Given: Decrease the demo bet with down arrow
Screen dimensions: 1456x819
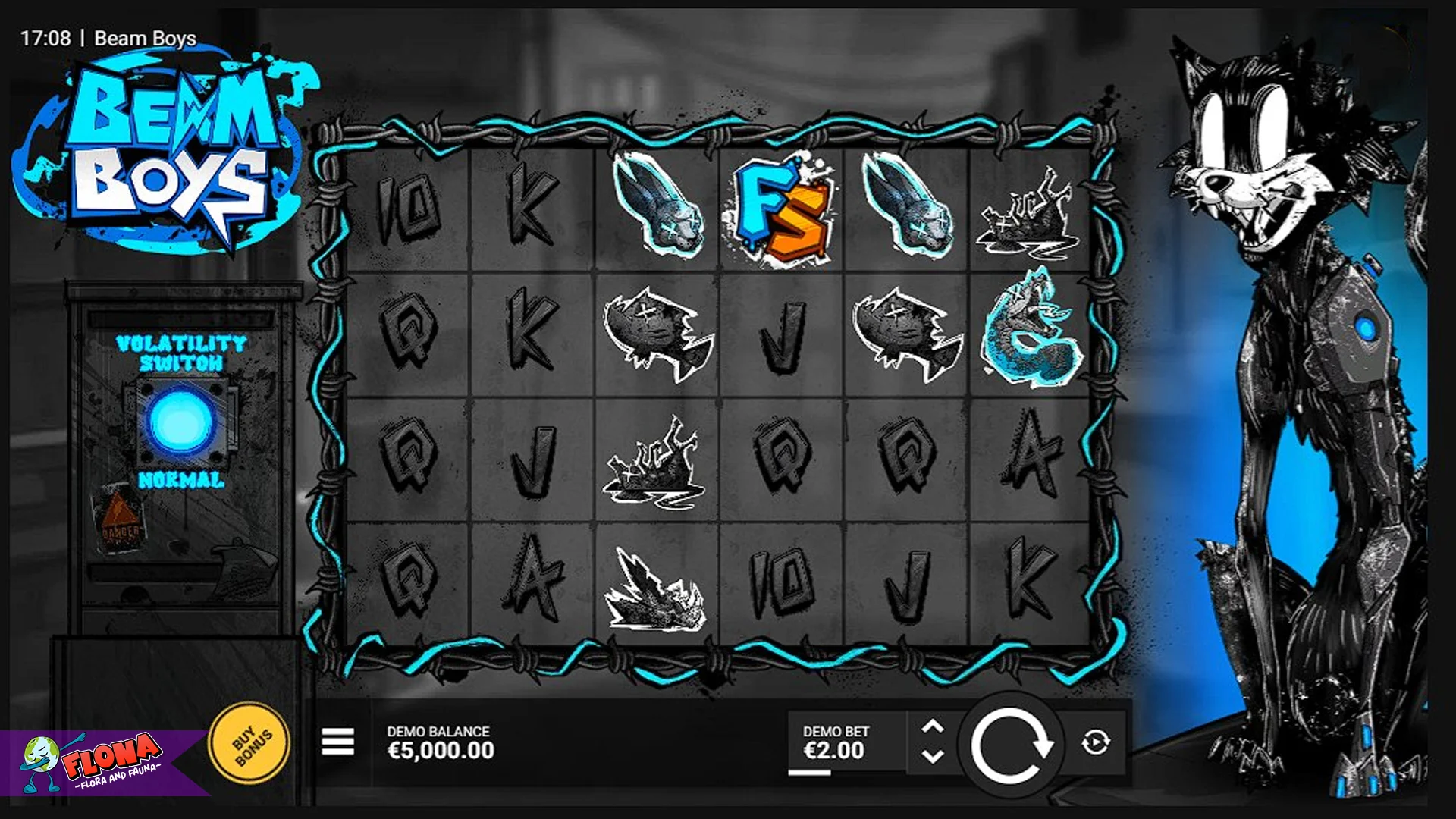Looking at the screenshot, I should click(932, 756).
